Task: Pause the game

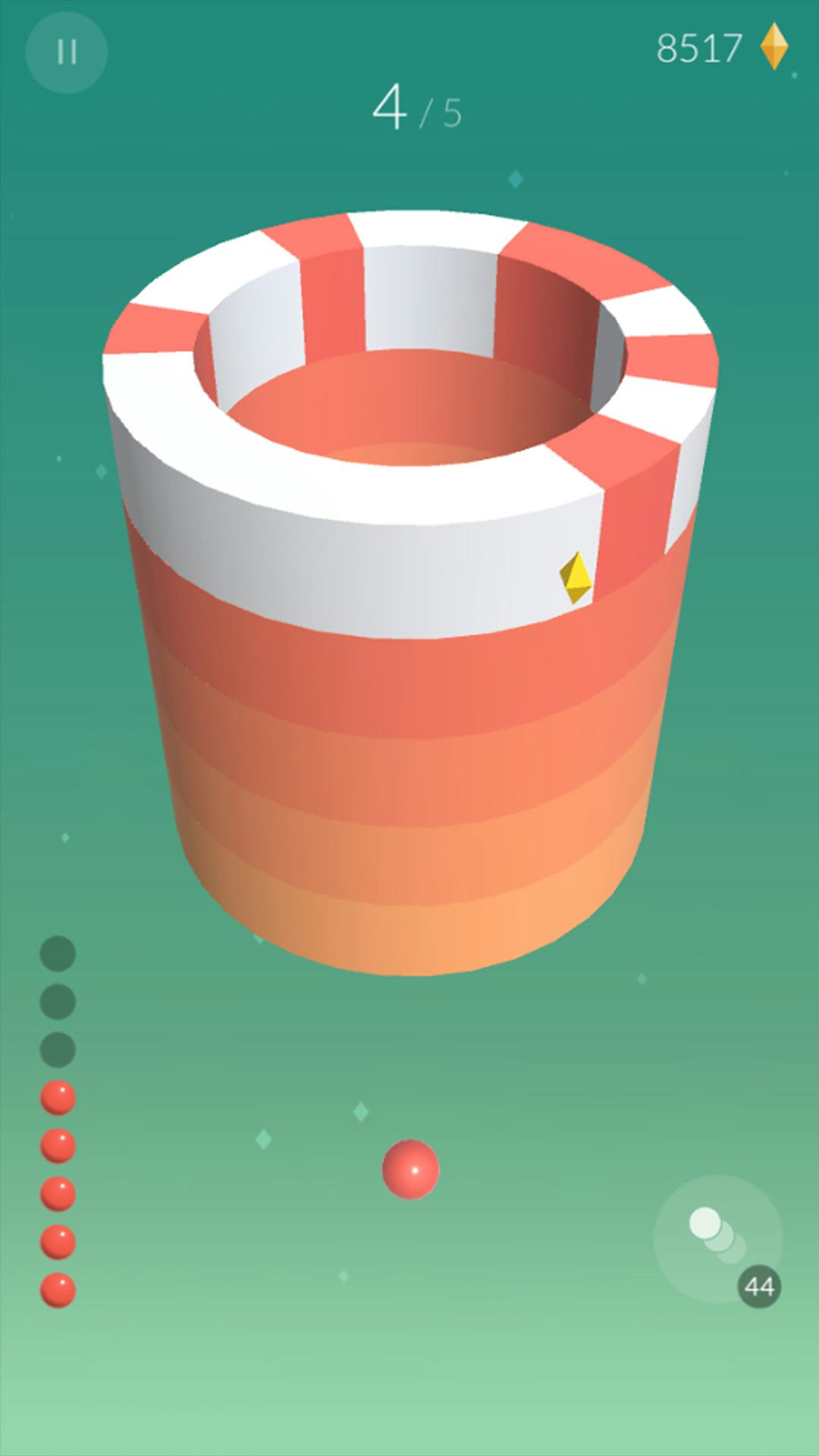Action: click(67, 52)
